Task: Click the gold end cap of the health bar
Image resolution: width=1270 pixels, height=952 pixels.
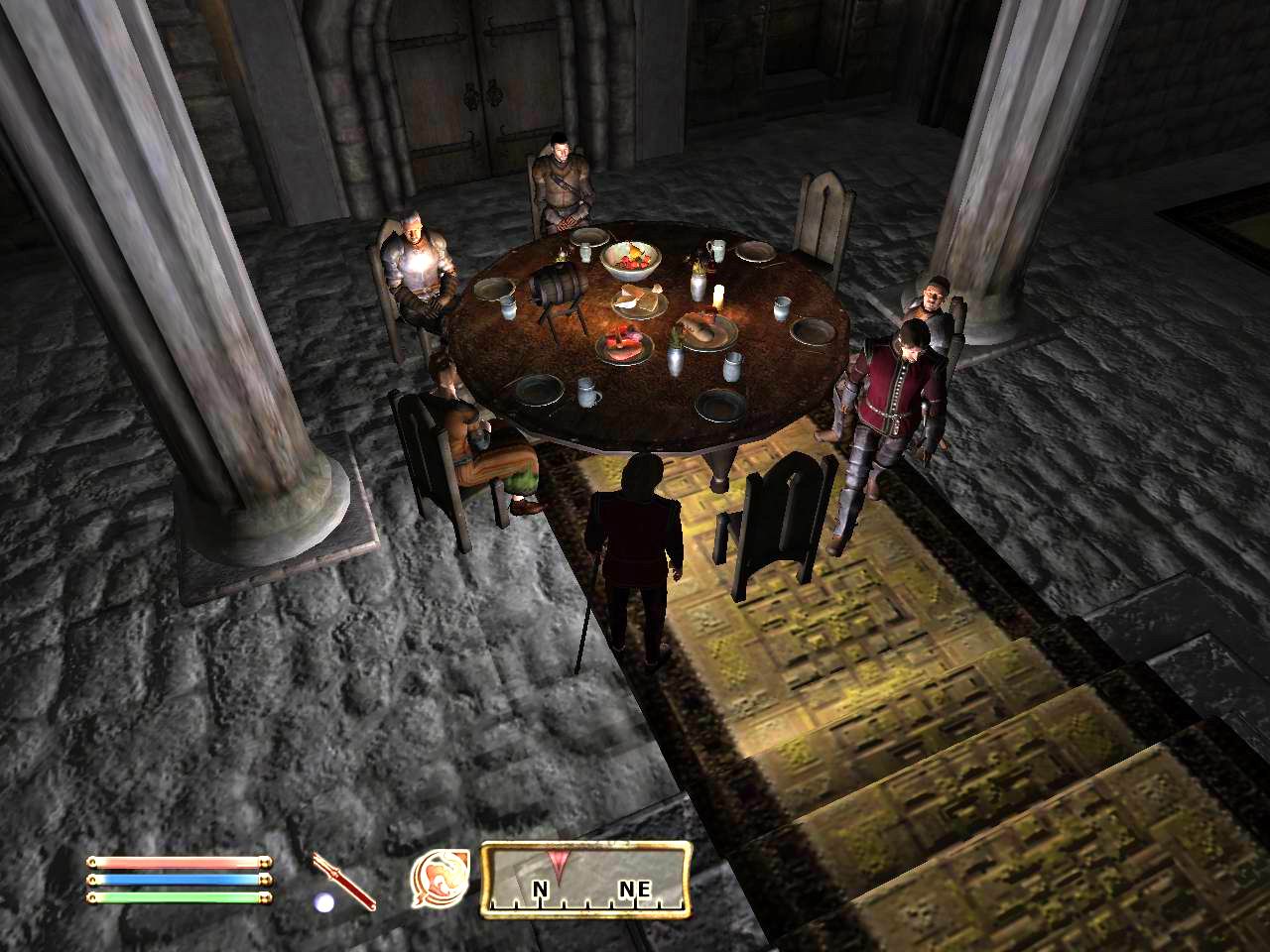Action: pyautogui.click(x=263, y=862)
